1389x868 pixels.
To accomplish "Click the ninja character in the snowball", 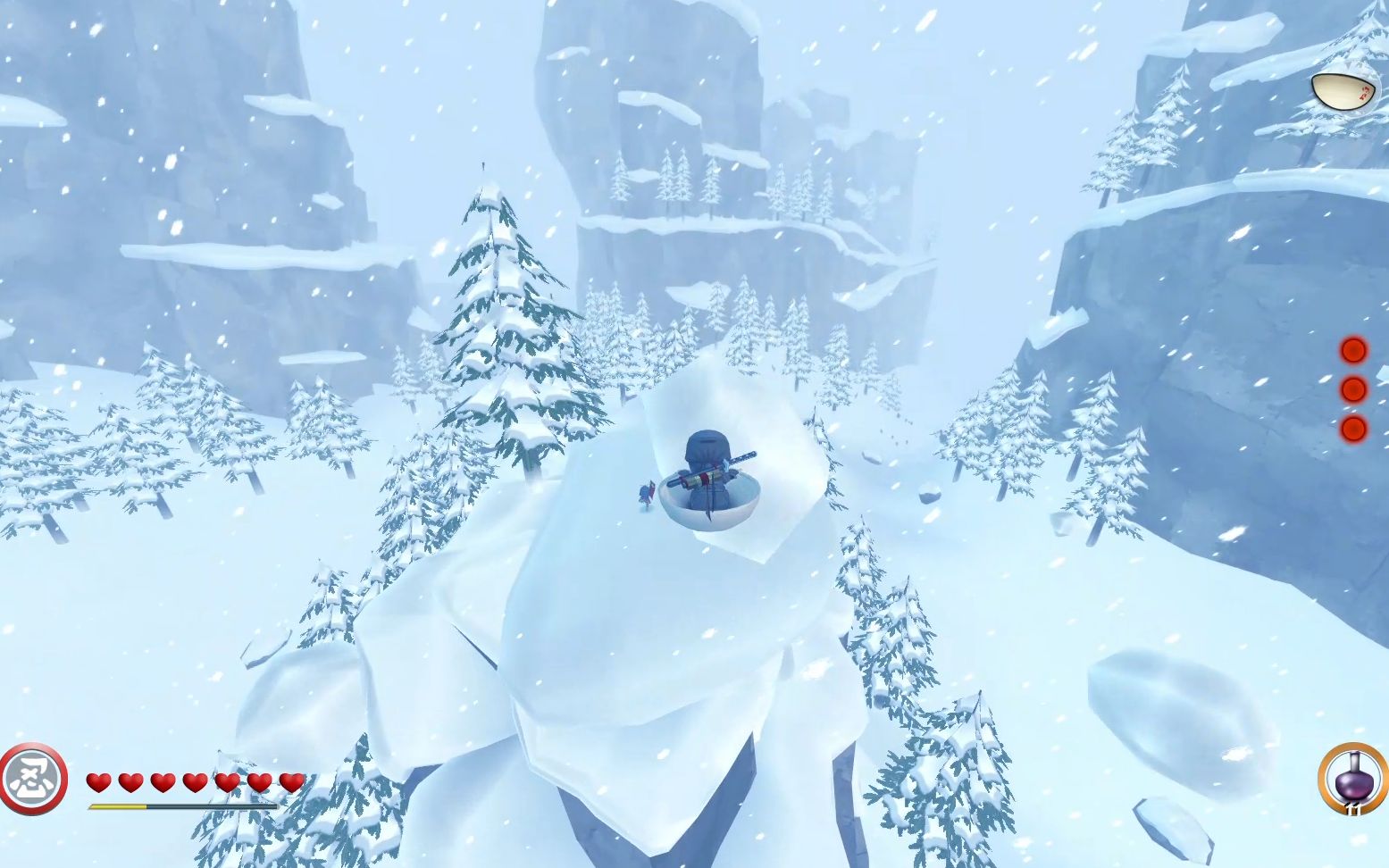I will pyautogui.click(x=708, y=464).
